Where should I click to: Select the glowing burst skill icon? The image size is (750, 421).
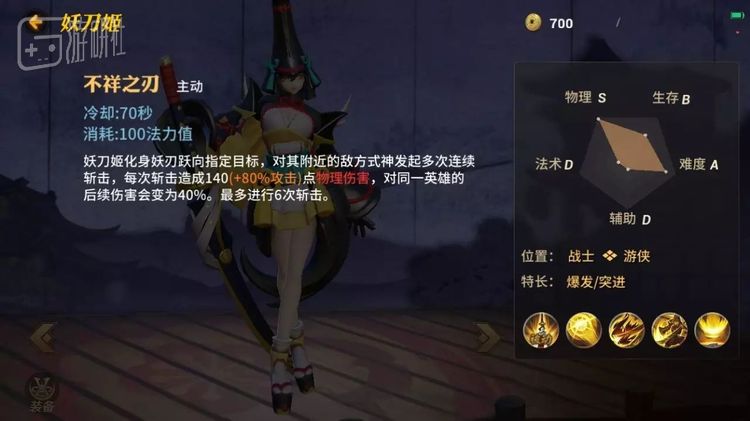point(583,329)
